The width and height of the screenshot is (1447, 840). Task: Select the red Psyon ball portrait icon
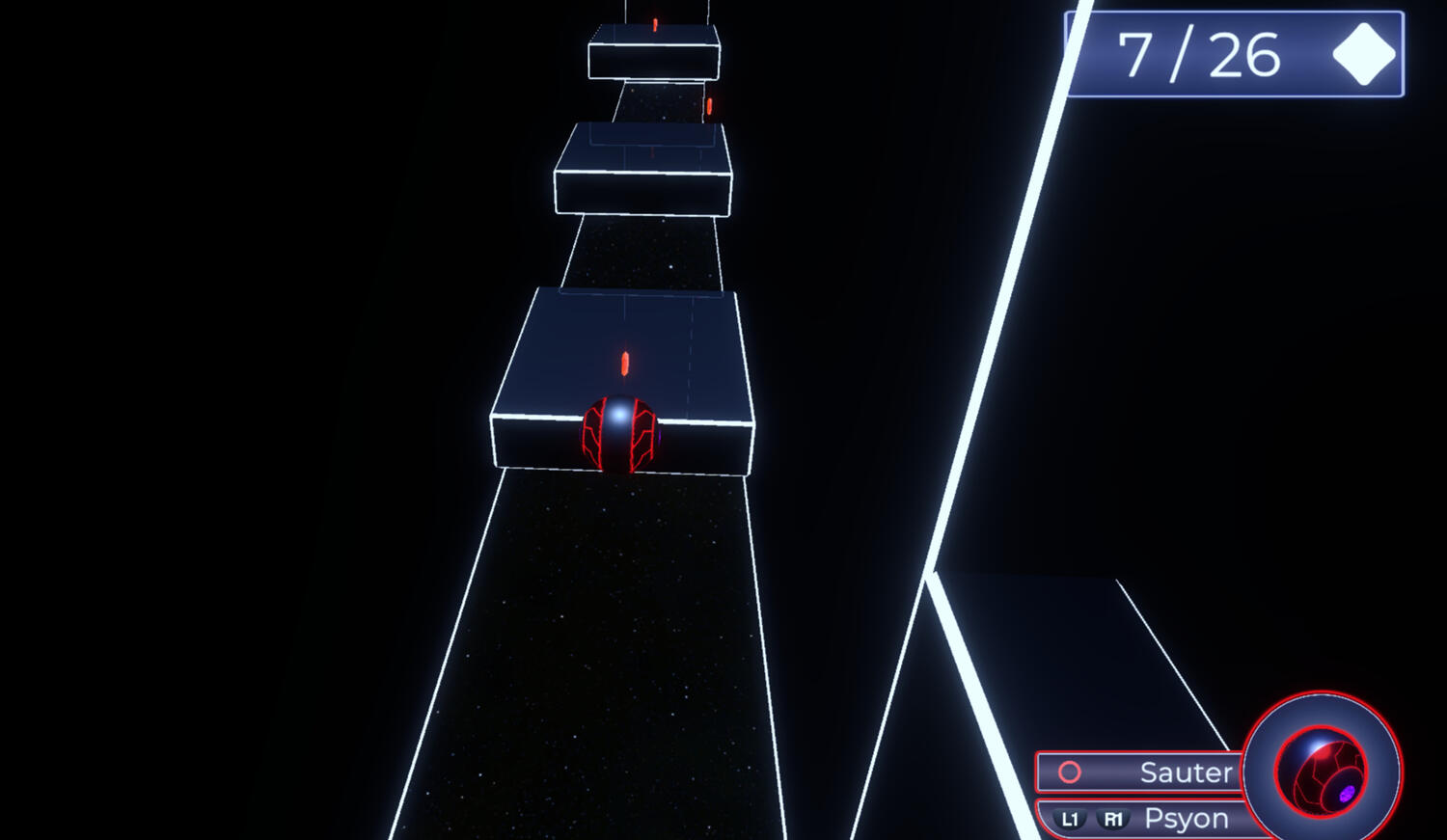click(x=1321, y=771)
